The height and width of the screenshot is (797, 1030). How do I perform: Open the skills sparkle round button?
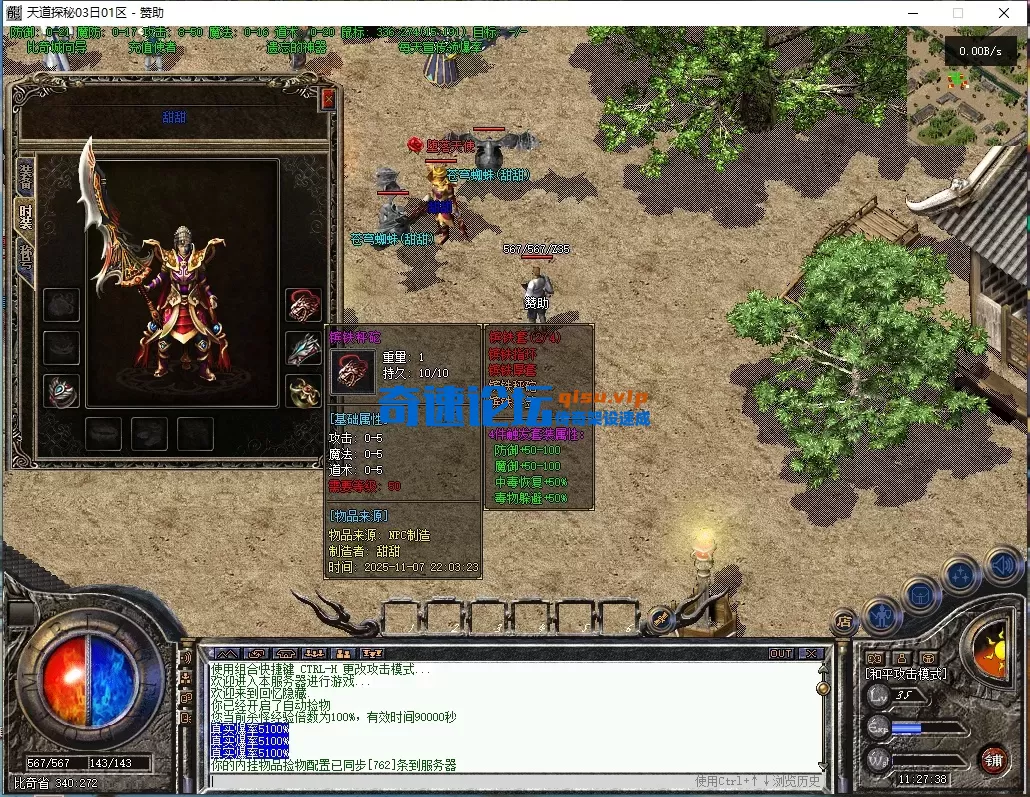click(x=961, y=576)
